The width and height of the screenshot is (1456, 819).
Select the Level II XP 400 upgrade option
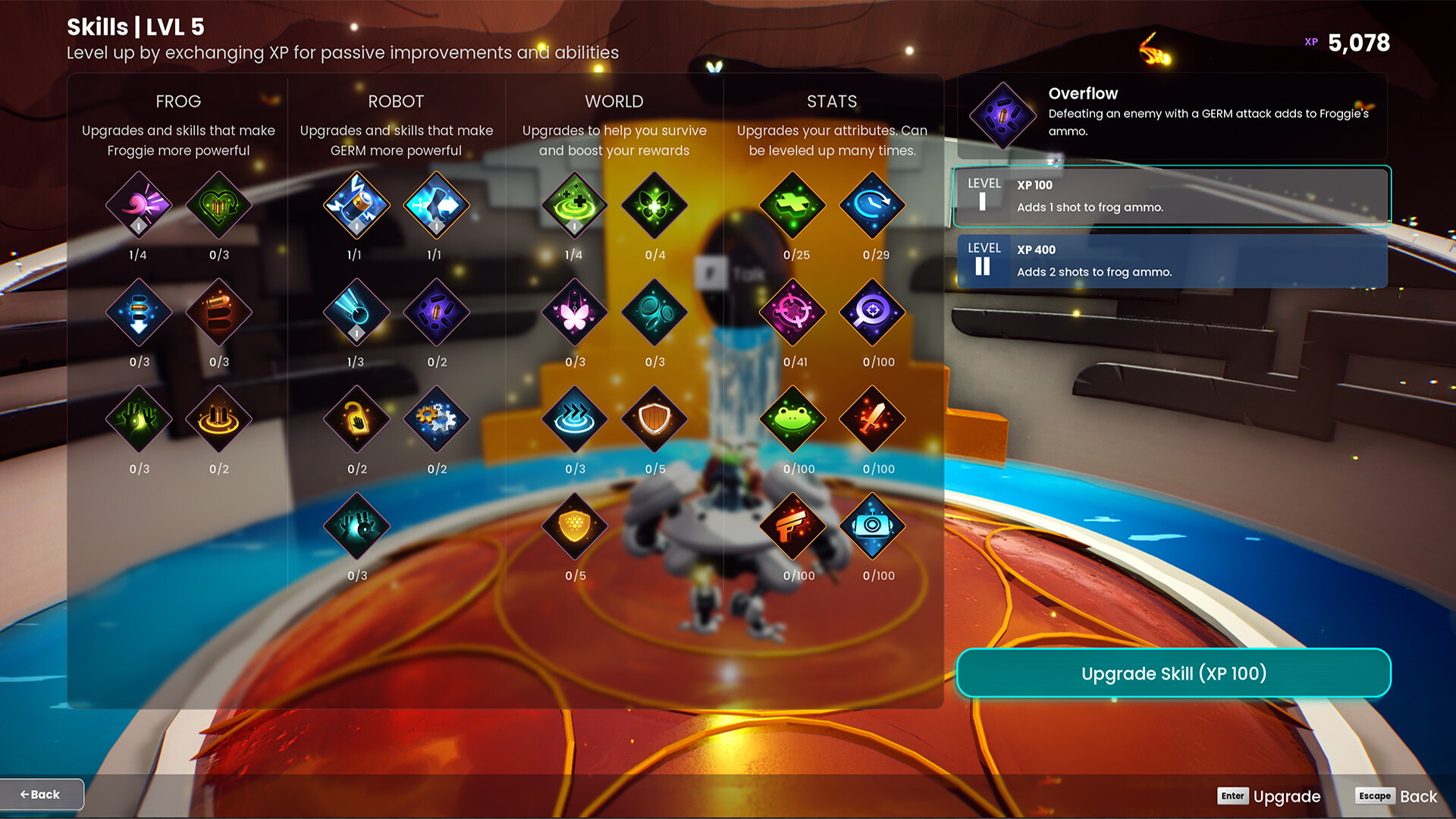point(1172,262)
